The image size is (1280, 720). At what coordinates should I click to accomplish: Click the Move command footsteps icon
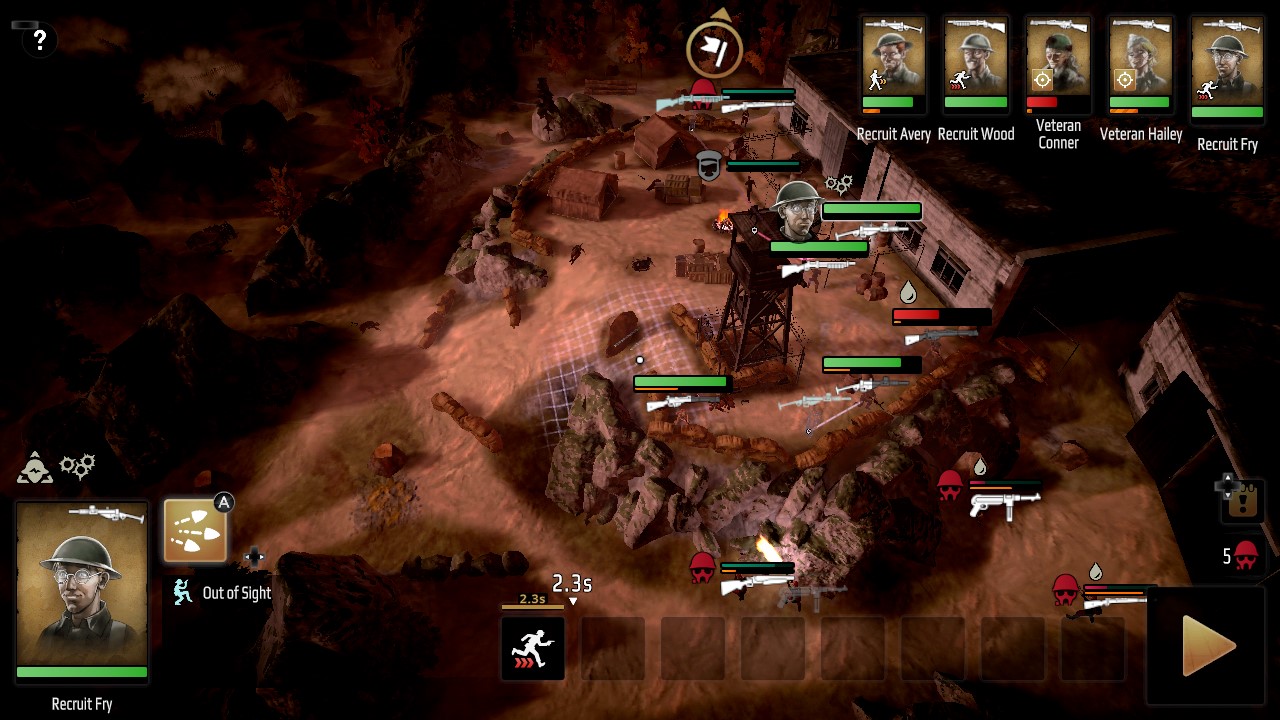195,530
